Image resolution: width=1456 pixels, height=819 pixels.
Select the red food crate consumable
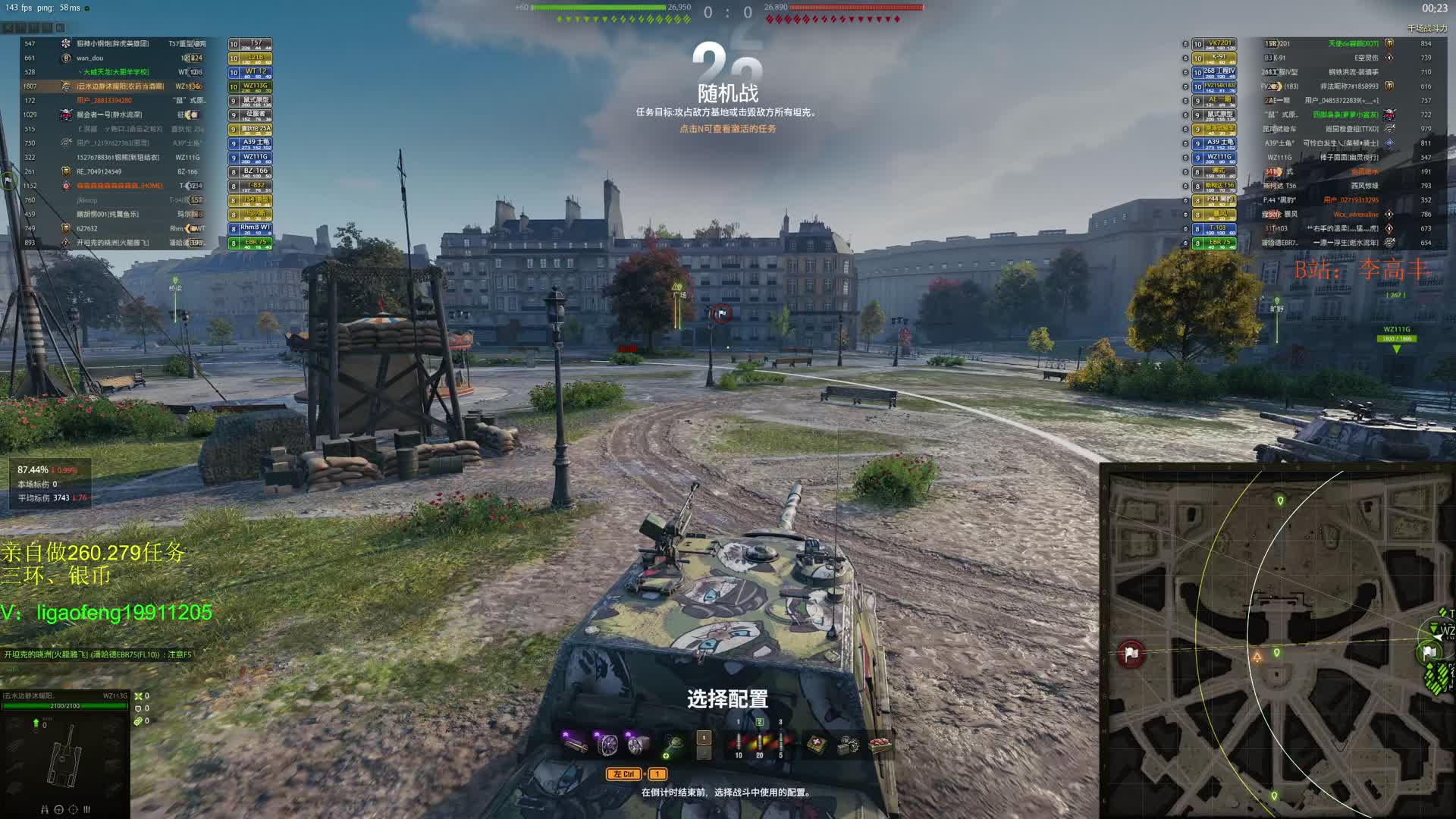[880, 745]
